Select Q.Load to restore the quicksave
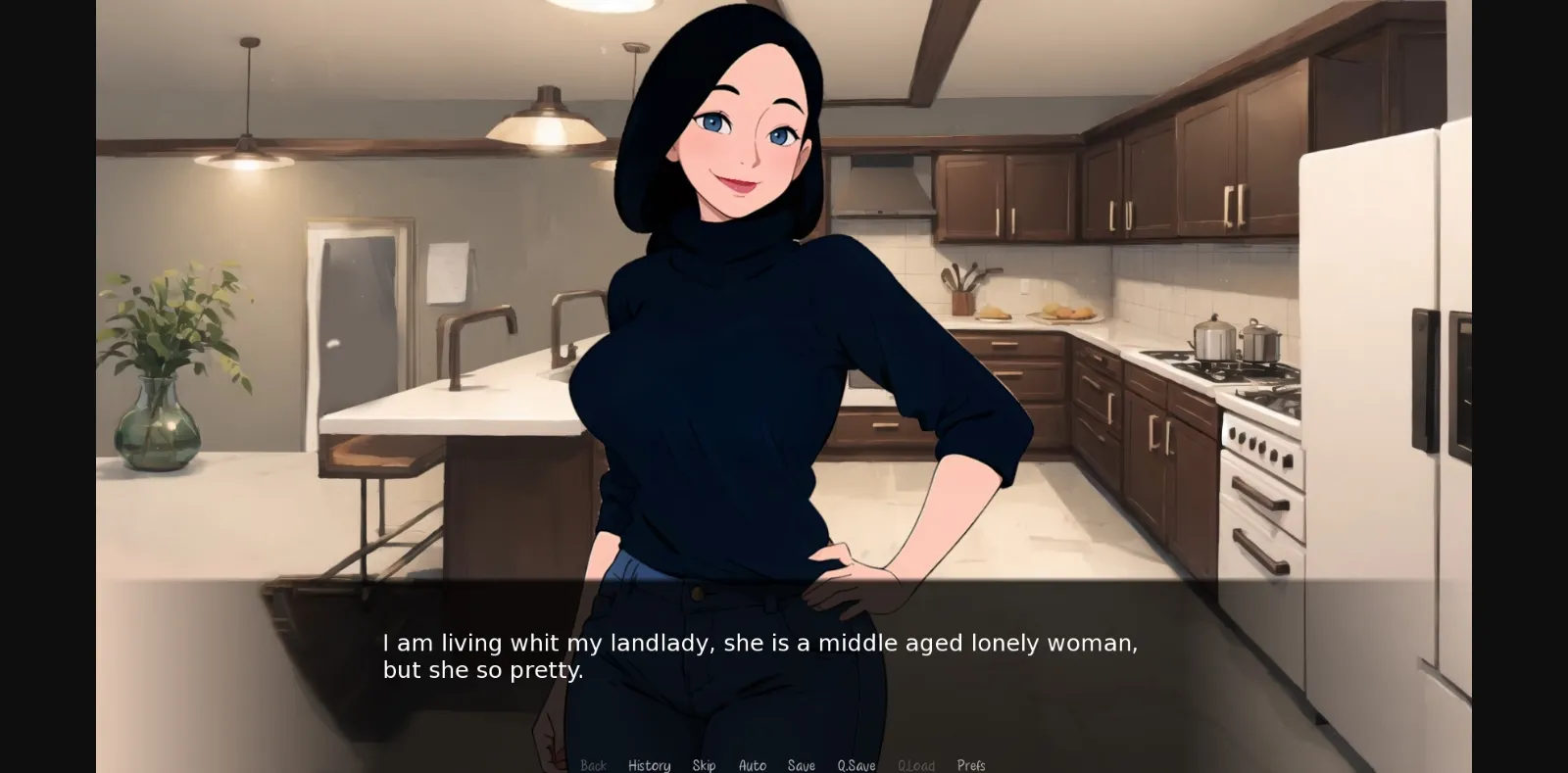The height and width of the screenshot is (773, 1568). 915,765
